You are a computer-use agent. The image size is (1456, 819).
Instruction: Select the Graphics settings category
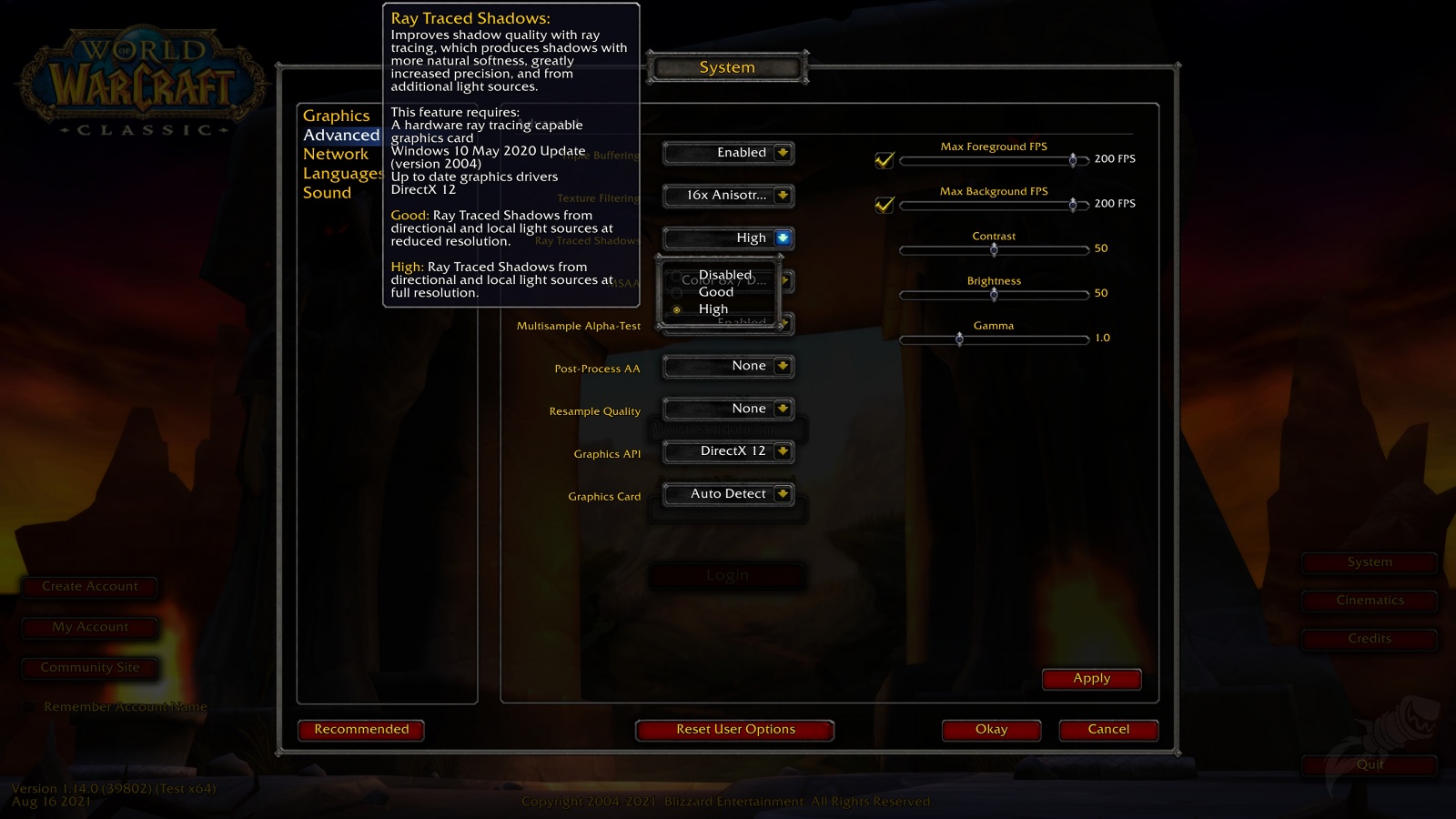point(337,116)
